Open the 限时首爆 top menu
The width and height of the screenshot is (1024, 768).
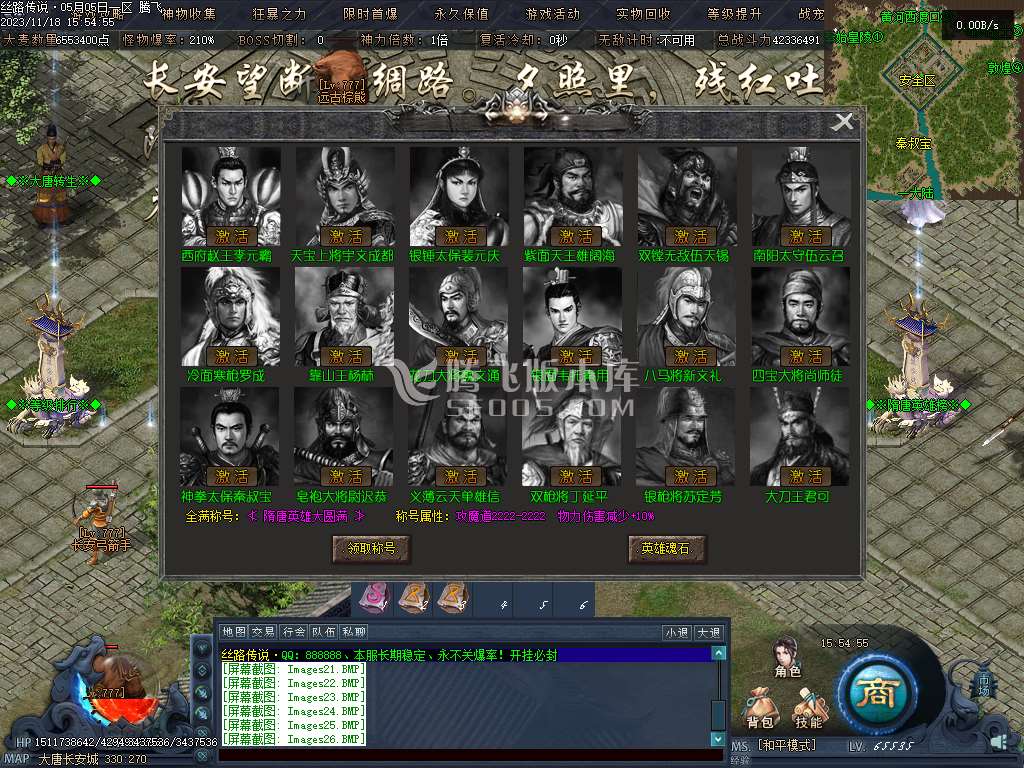[370, 14]
